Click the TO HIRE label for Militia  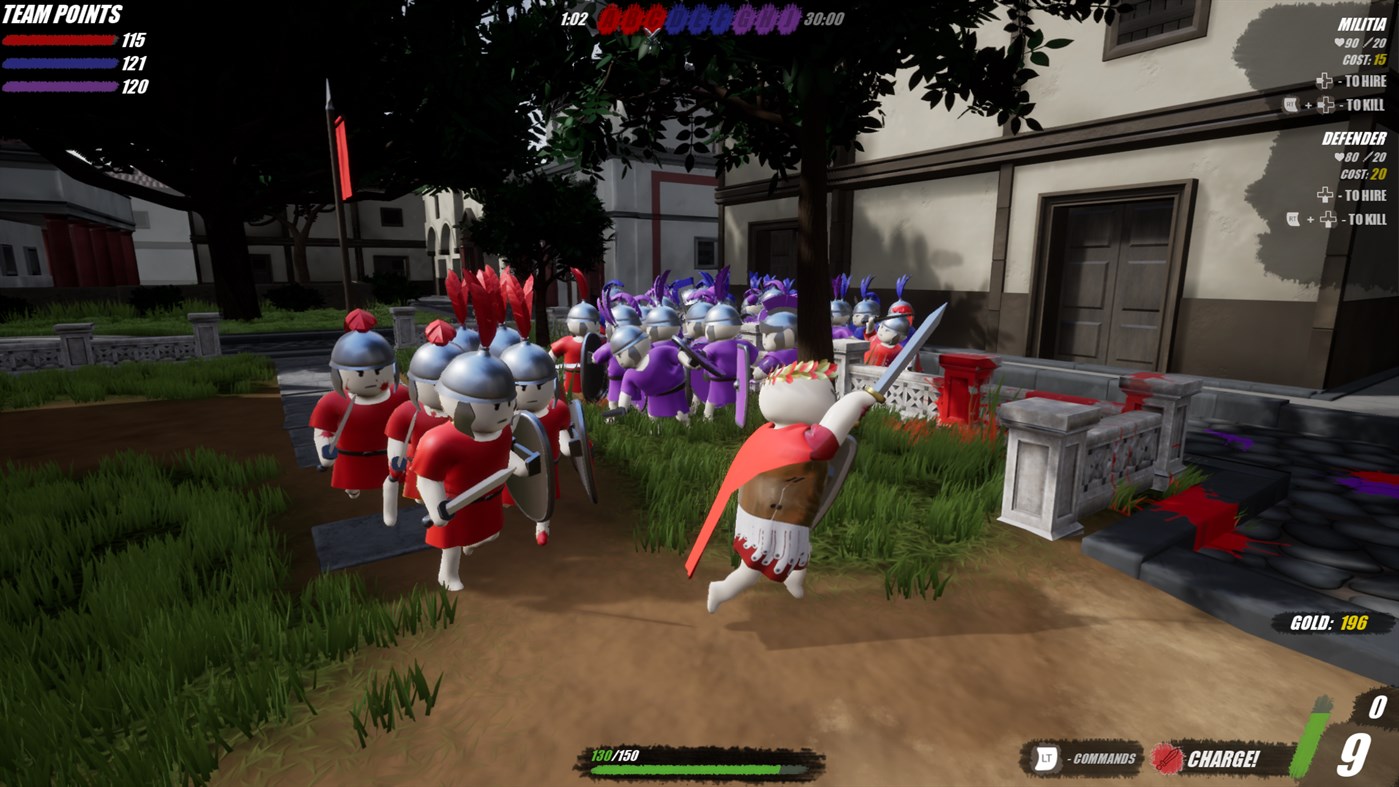click(1364, 81)
